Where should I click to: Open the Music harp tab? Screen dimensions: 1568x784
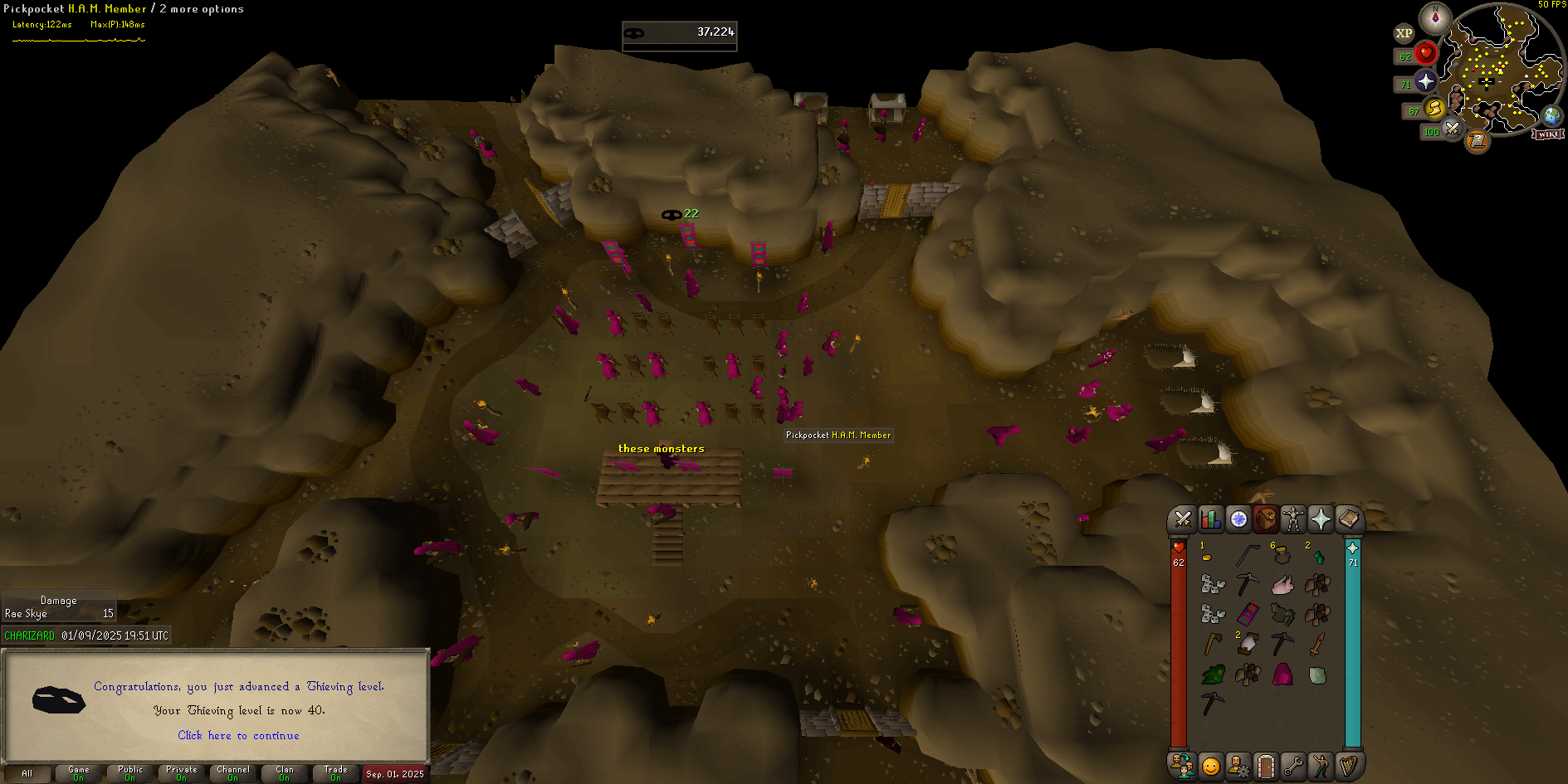pyautogui.click(x=1348, y=766)
